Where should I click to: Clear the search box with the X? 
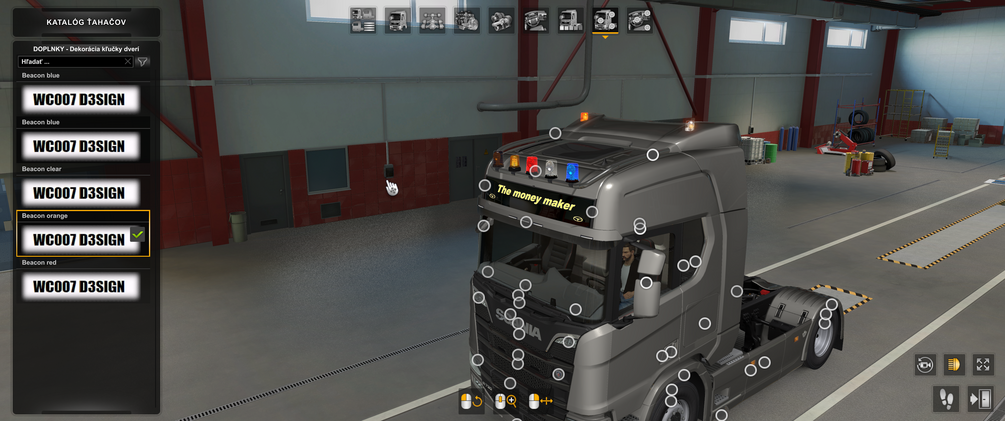coord(128,62)
